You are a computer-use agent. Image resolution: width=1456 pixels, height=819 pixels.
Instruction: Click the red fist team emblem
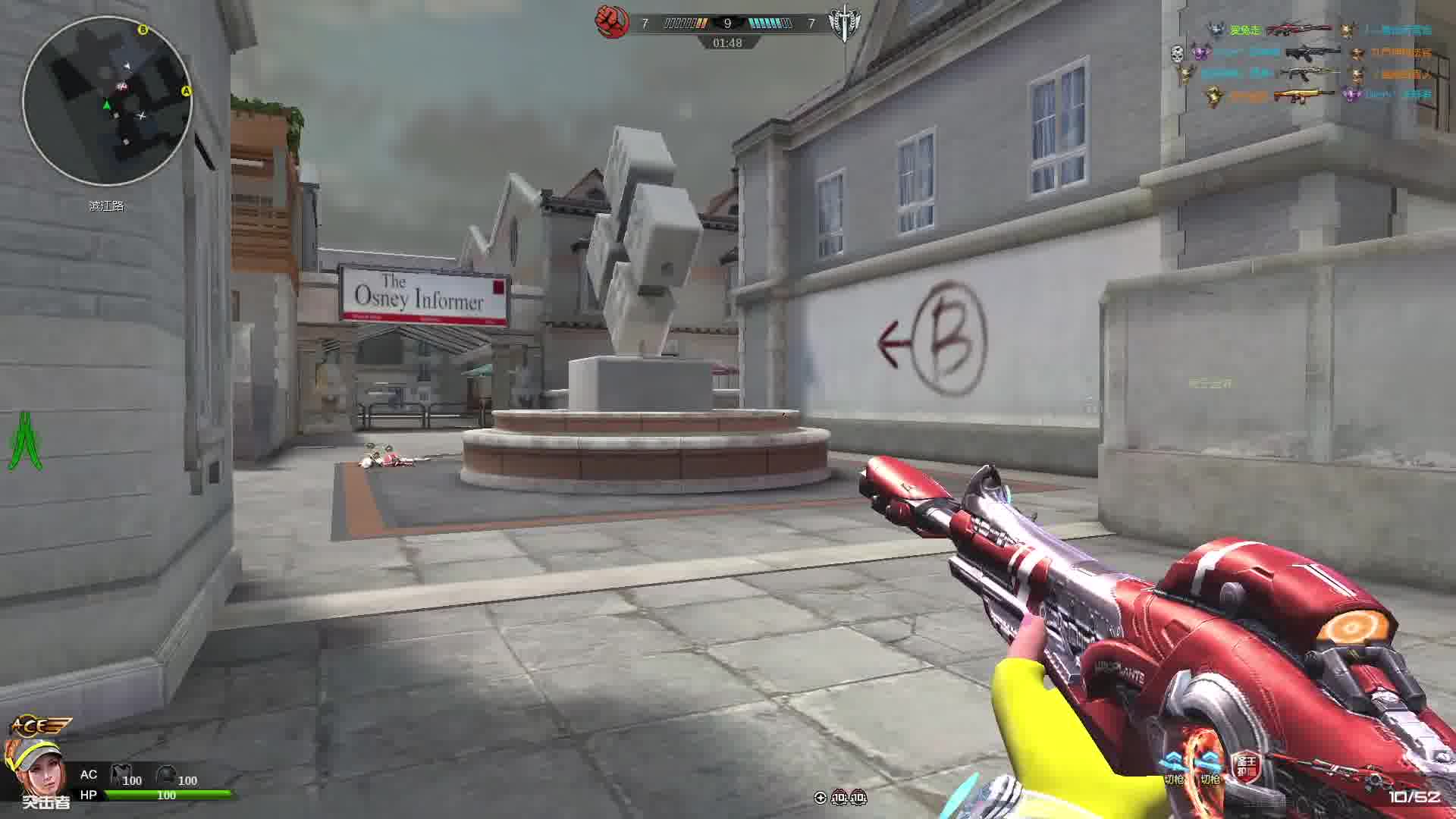click(611, 23)
